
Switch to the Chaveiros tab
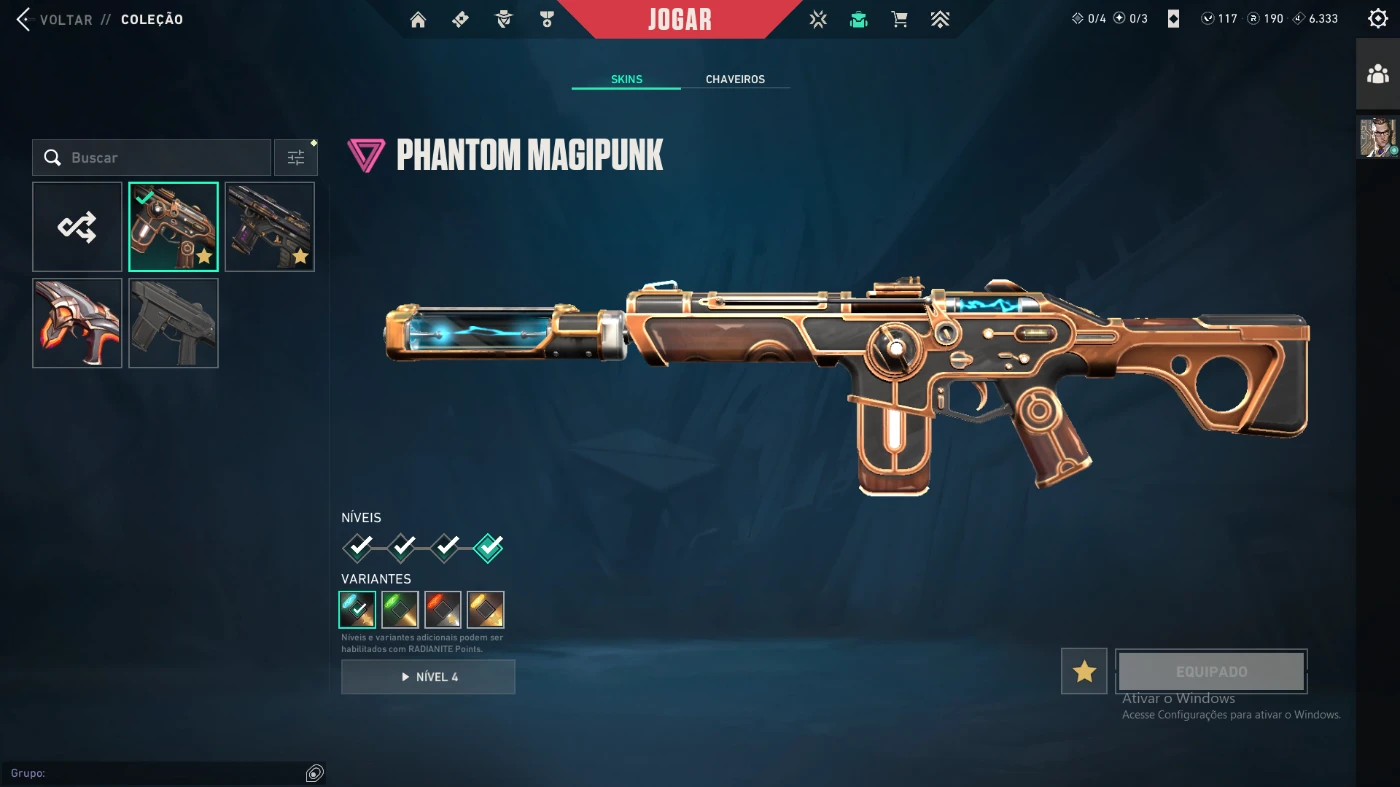(x=735, y=79)
